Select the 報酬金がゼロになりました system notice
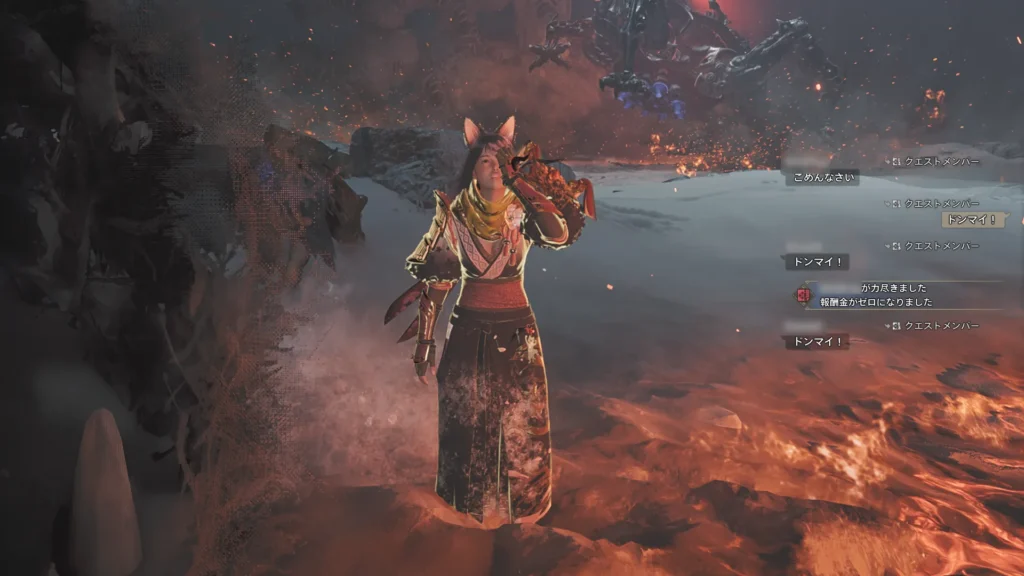 tap(876, 302)
